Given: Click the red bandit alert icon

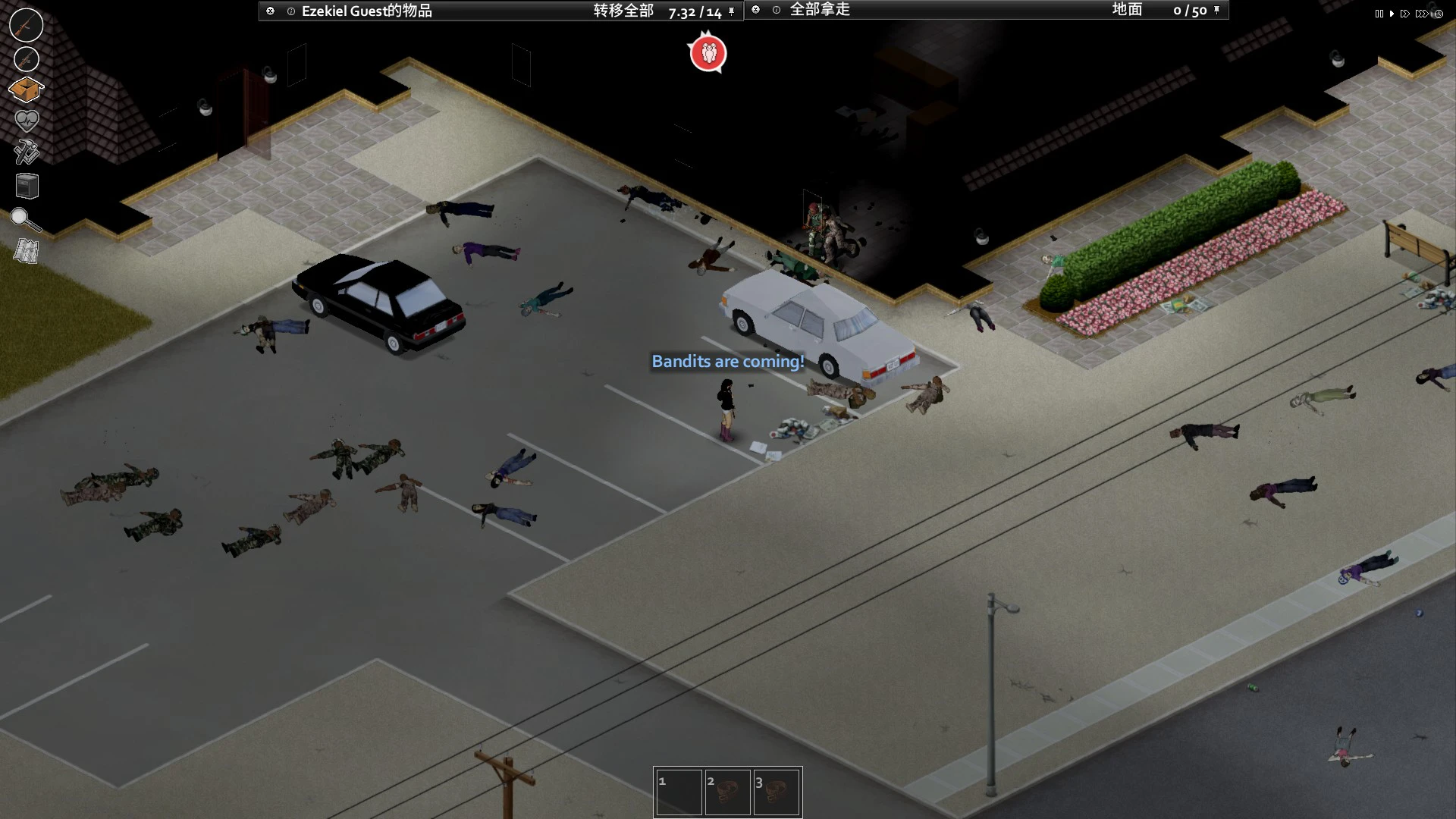Looking at the screenshot, I should [708, 53].
